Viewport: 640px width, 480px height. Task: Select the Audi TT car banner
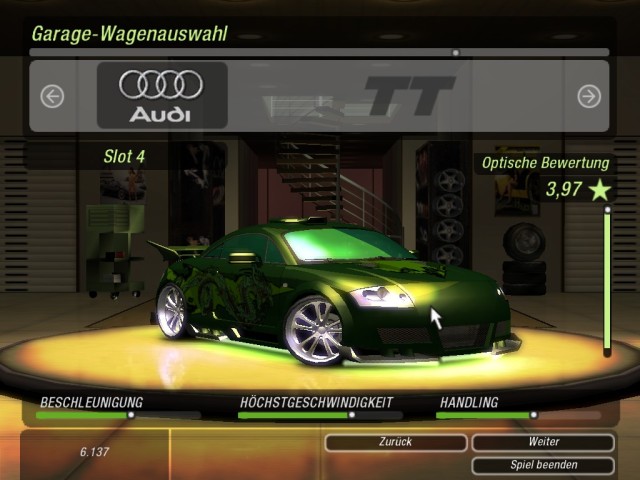pyautogui.click(x=320, y=96)
